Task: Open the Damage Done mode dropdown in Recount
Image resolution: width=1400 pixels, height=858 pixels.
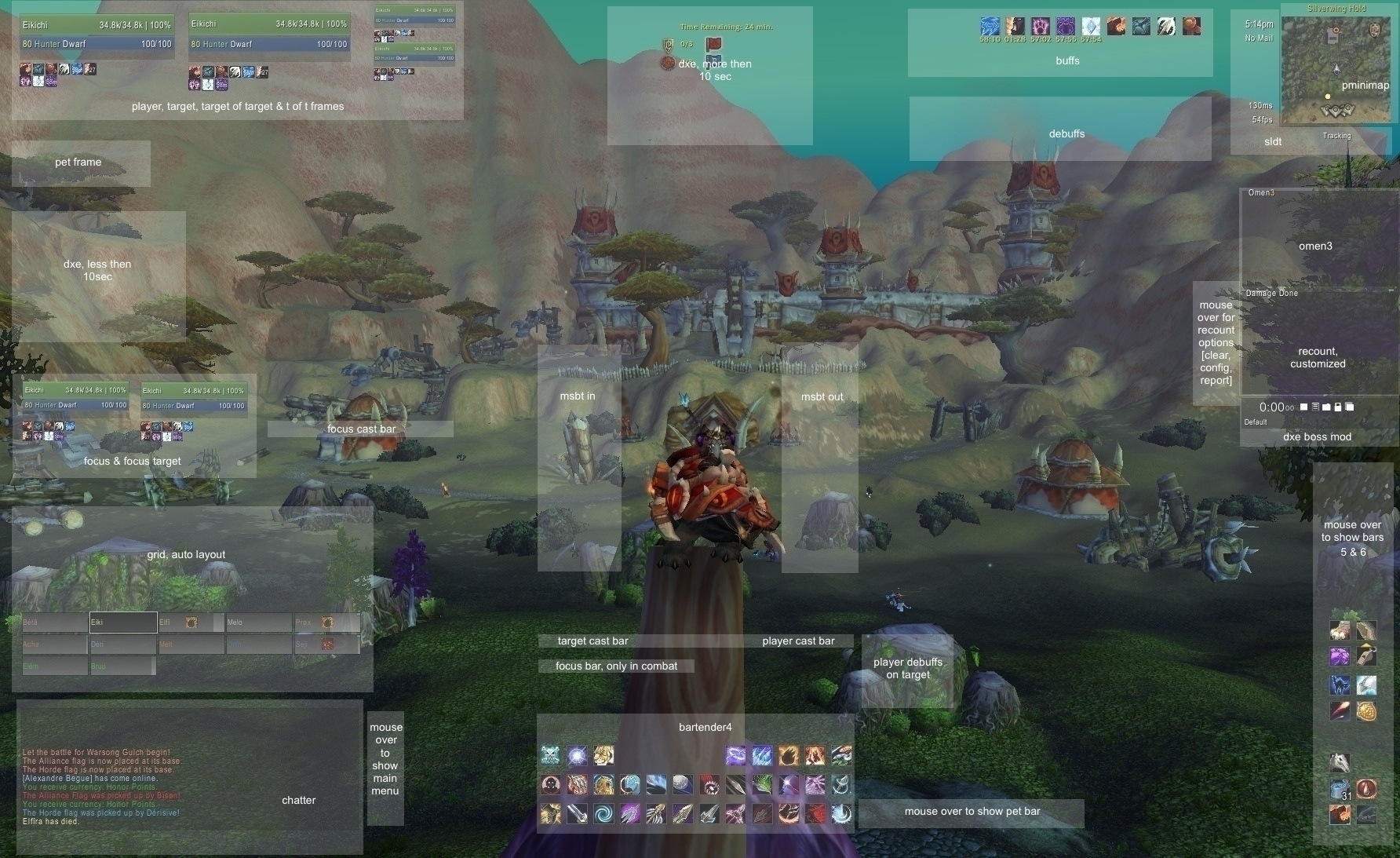Action: [1271, 293]
